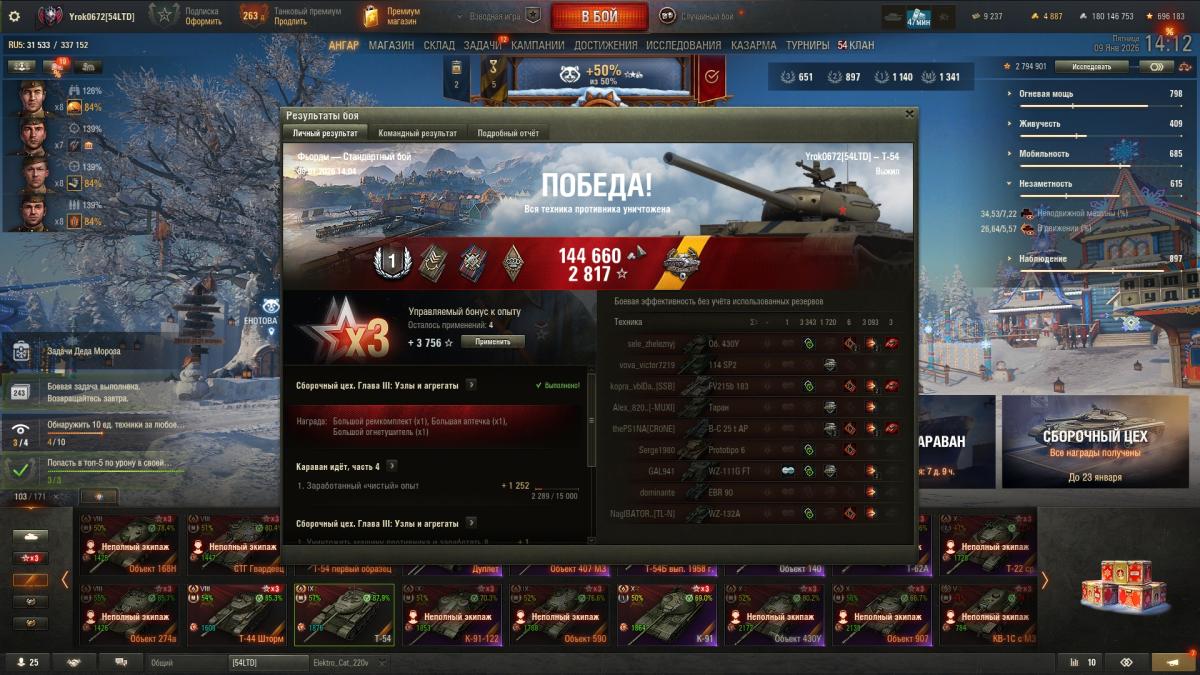Open the Подробный отчёт tab
The width and height of the screenshot is (1200, 675).
pyautogui.click(x=507, y=133)
